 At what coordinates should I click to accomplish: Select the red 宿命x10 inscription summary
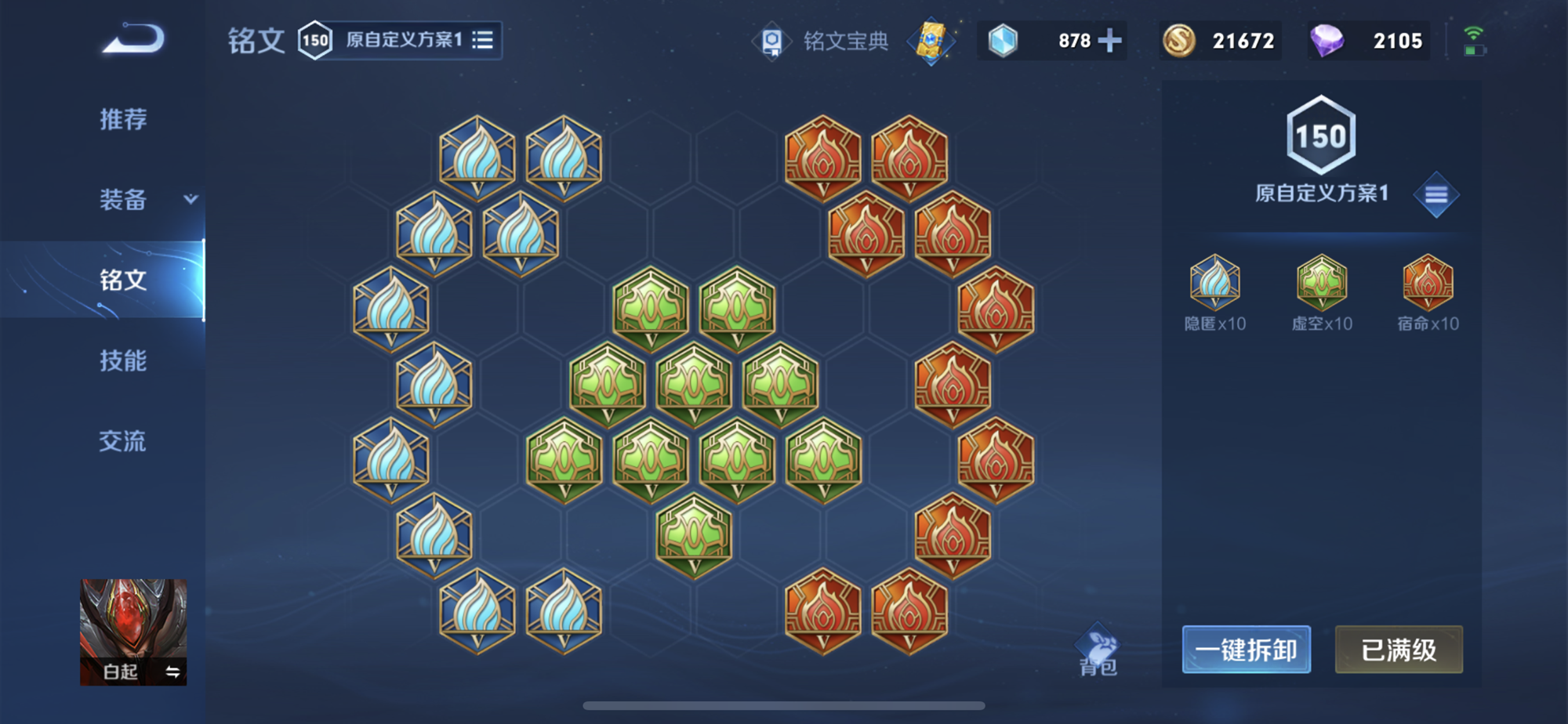click(x=1428, y=291)
